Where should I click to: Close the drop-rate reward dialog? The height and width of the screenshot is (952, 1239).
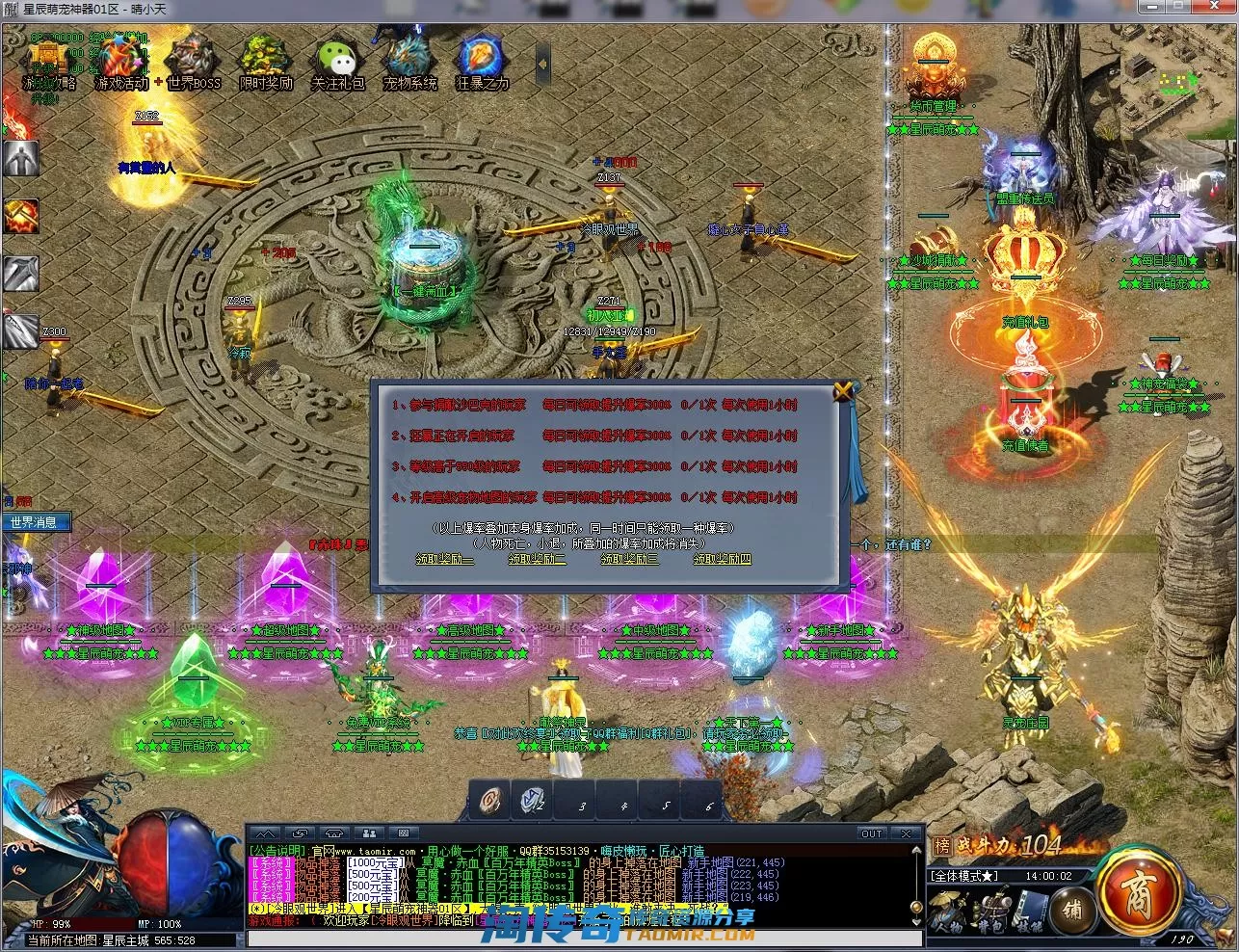(843, 391)
